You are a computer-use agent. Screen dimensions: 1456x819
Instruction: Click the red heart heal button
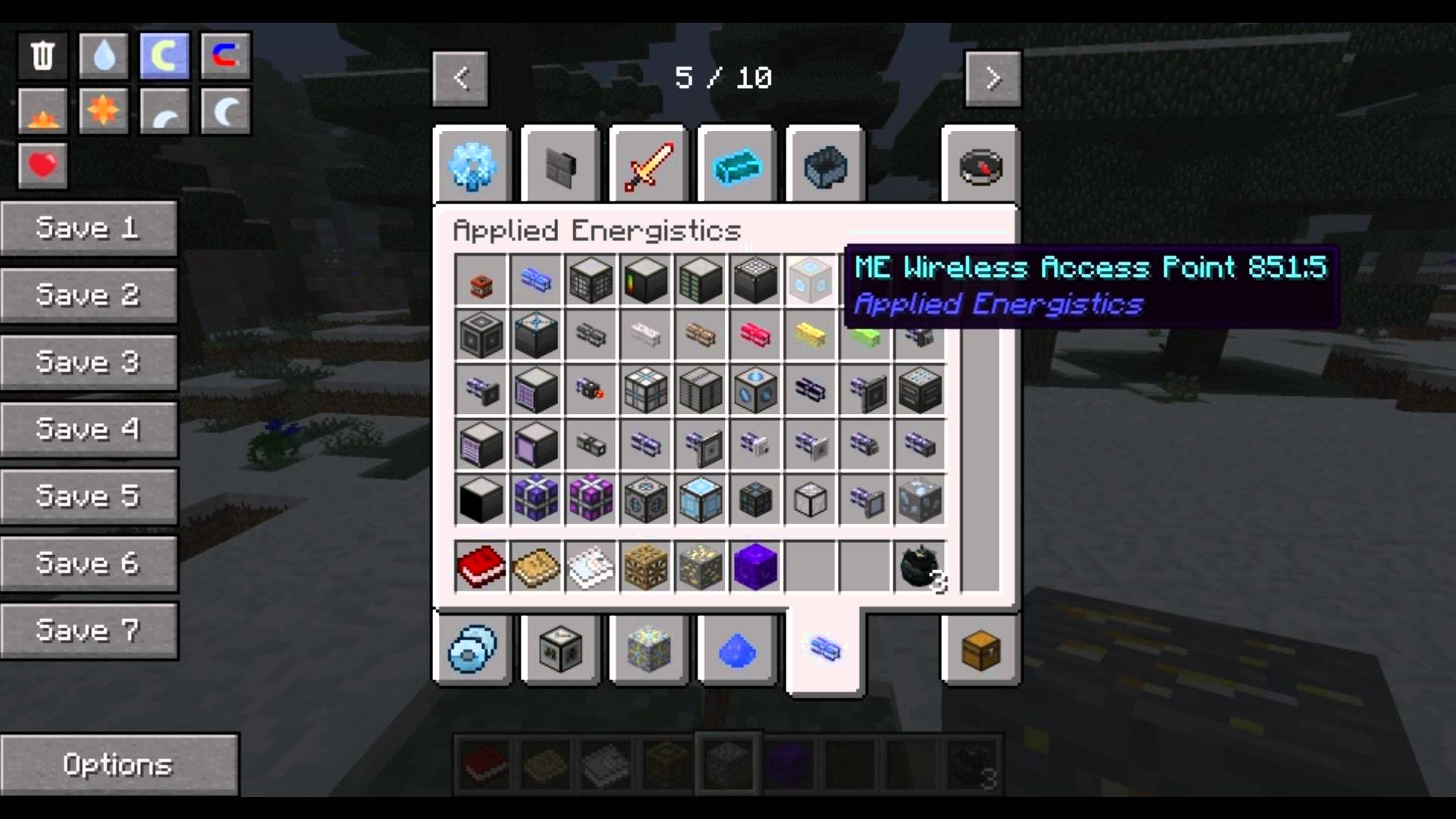coord(42,165)
